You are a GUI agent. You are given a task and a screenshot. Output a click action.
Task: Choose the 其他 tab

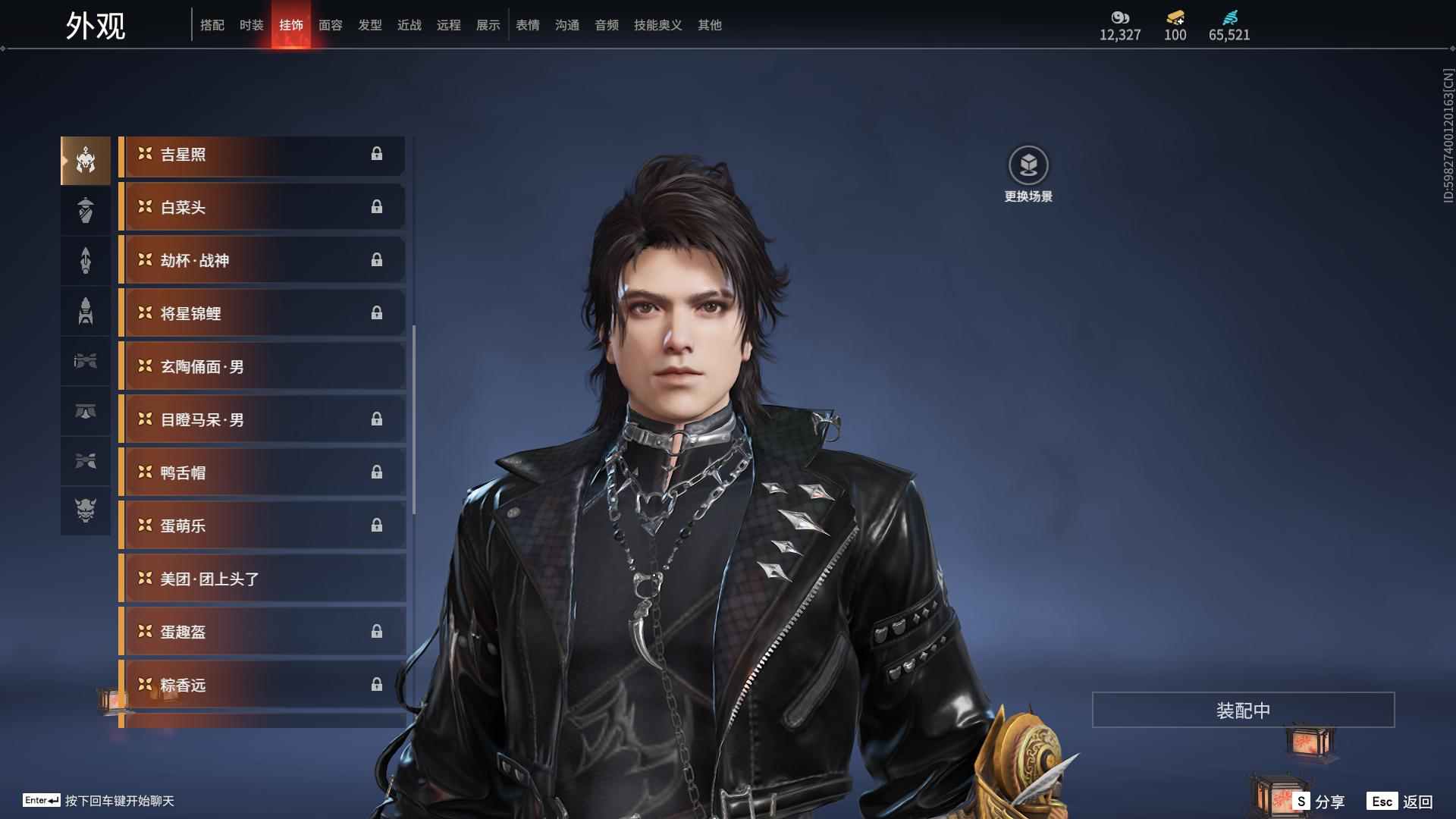(709, 25)
